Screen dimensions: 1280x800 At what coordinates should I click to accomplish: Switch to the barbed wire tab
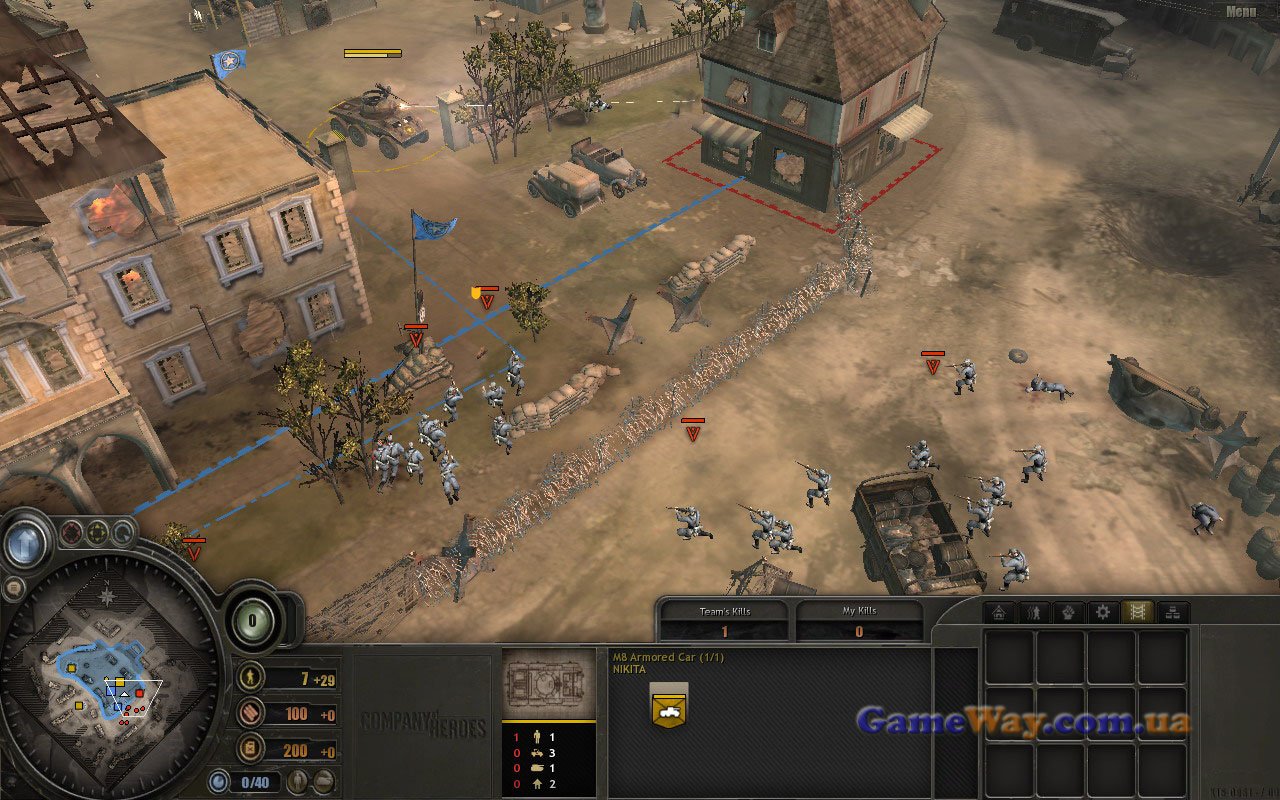pos(1138,612)
